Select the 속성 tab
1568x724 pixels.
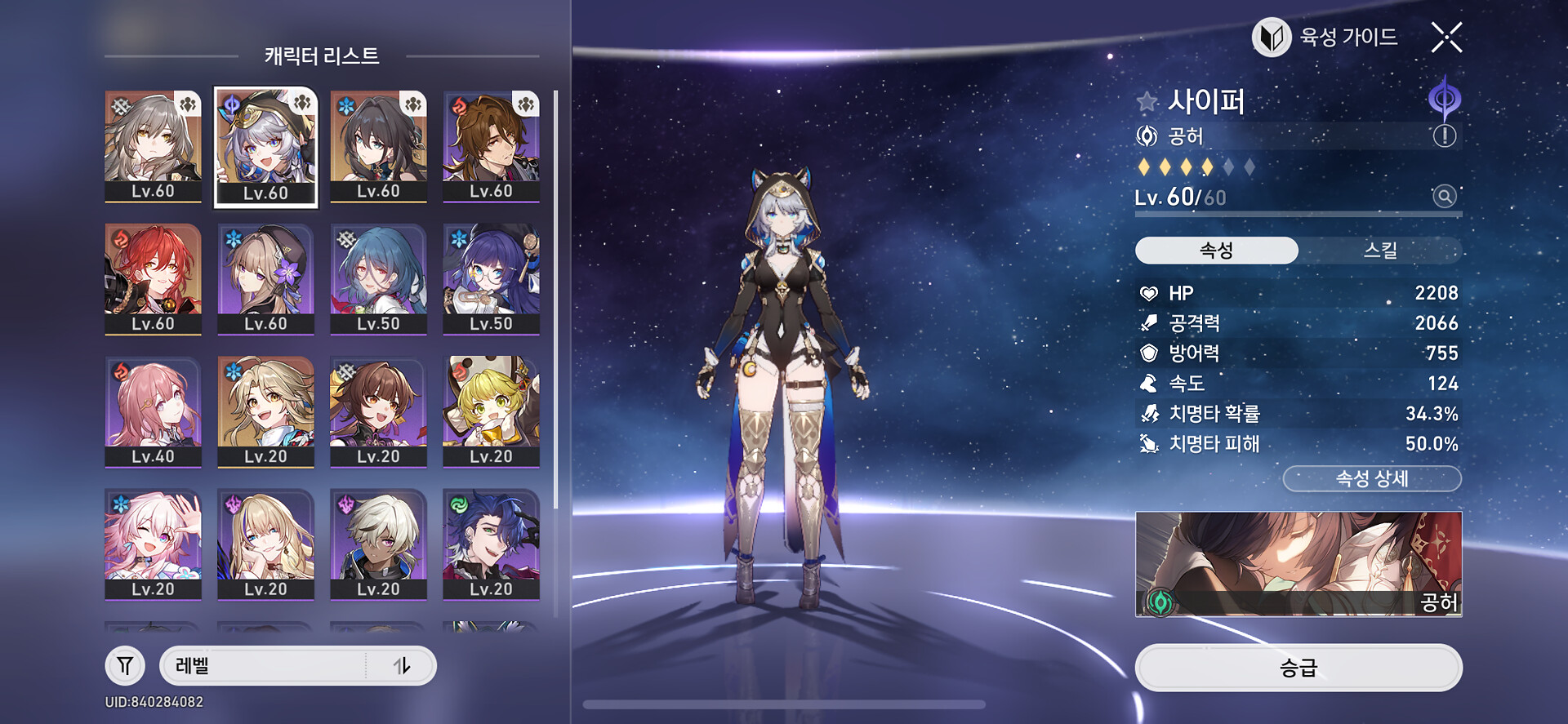pyautogui.click(x=1216, y=251)
